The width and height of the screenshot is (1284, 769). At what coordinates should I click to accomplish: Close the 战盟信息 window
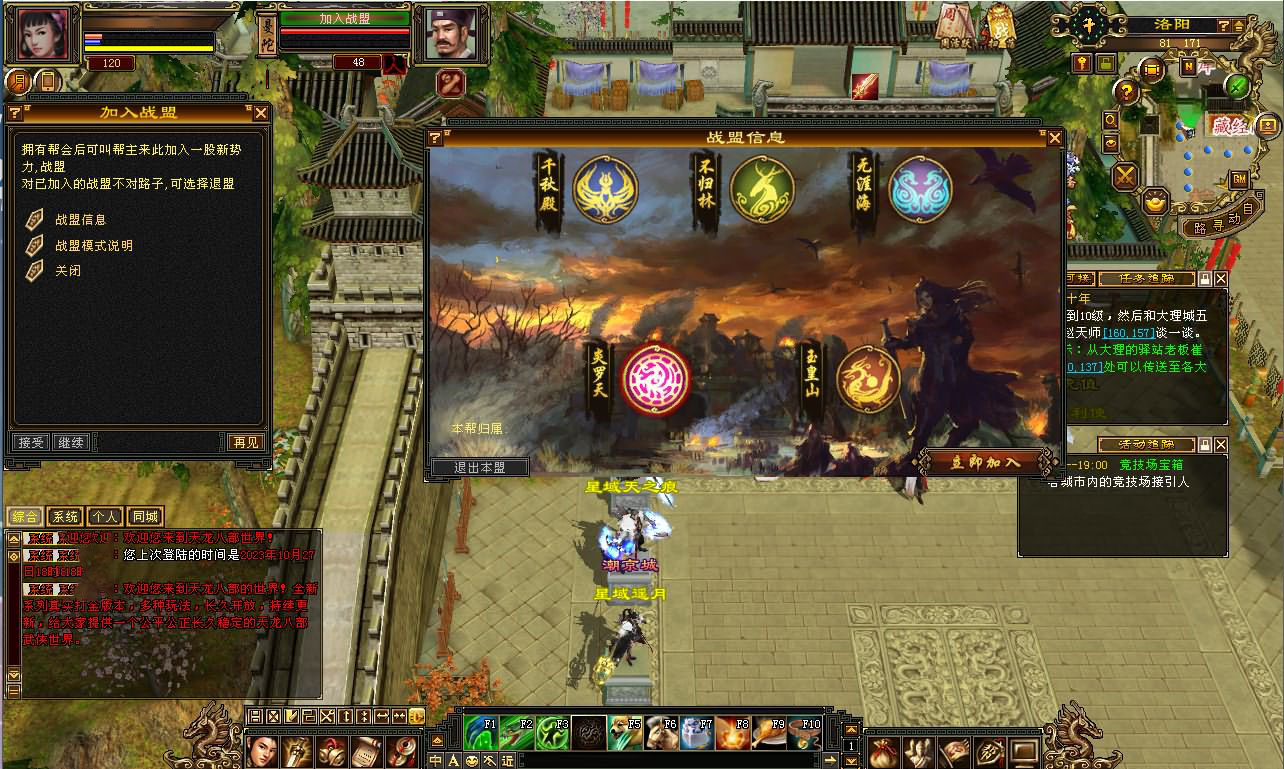[1054, 137]
